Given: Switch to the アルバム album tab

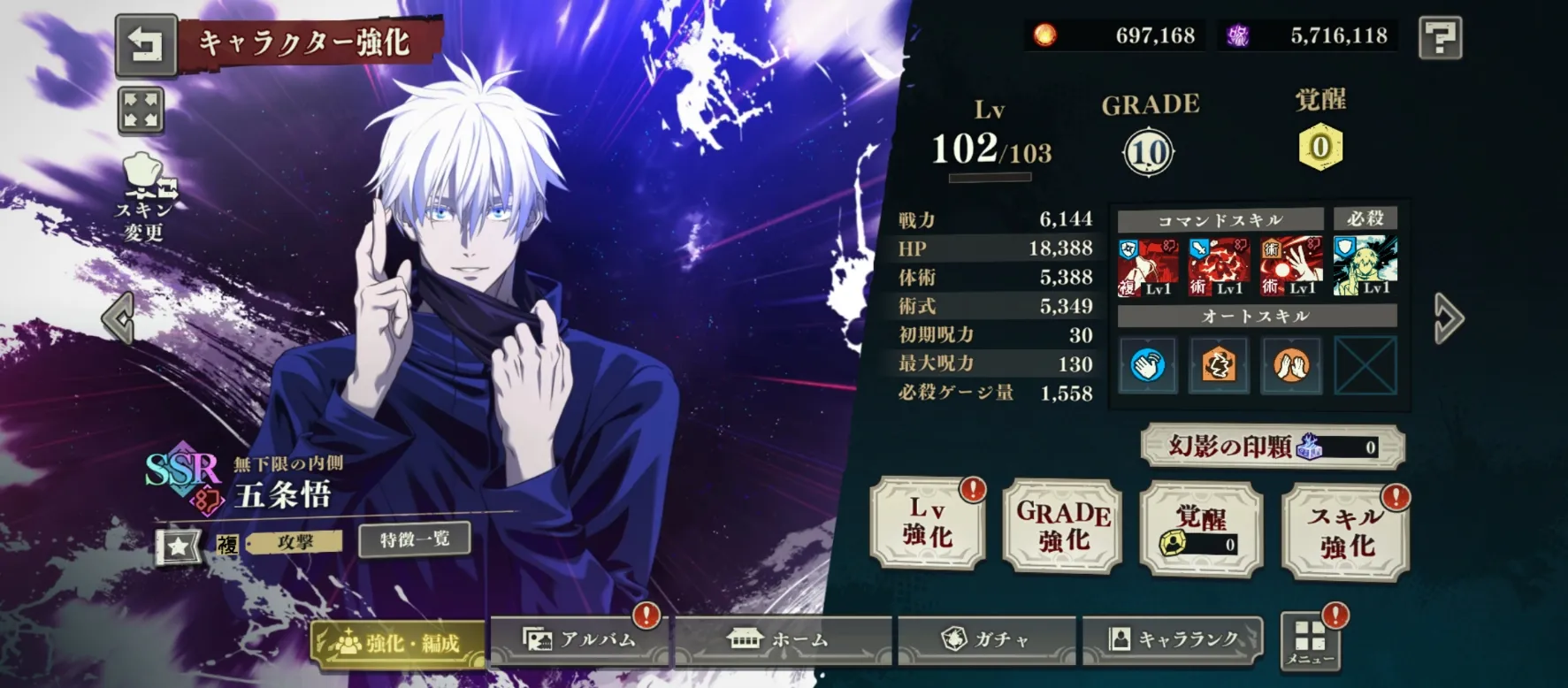Looking at the screenshot, I should tap(580, 639).
